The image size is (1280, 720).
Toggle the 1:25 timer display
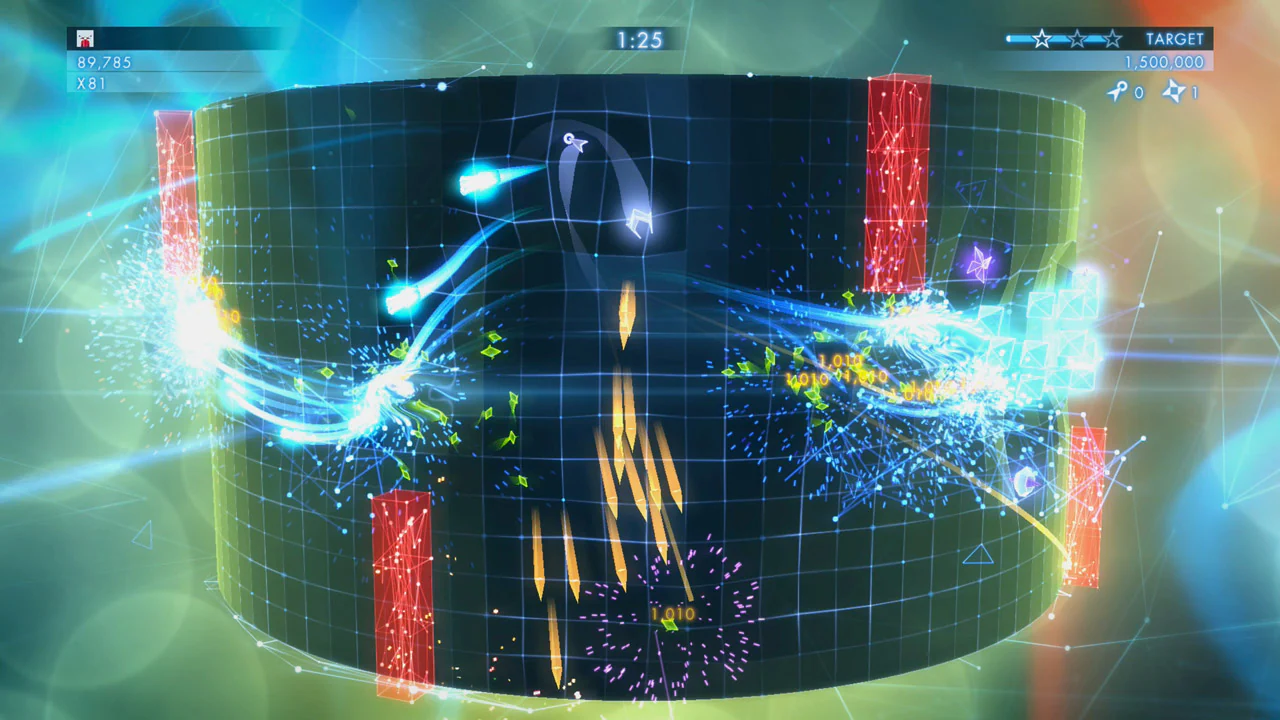coord(642,40)
